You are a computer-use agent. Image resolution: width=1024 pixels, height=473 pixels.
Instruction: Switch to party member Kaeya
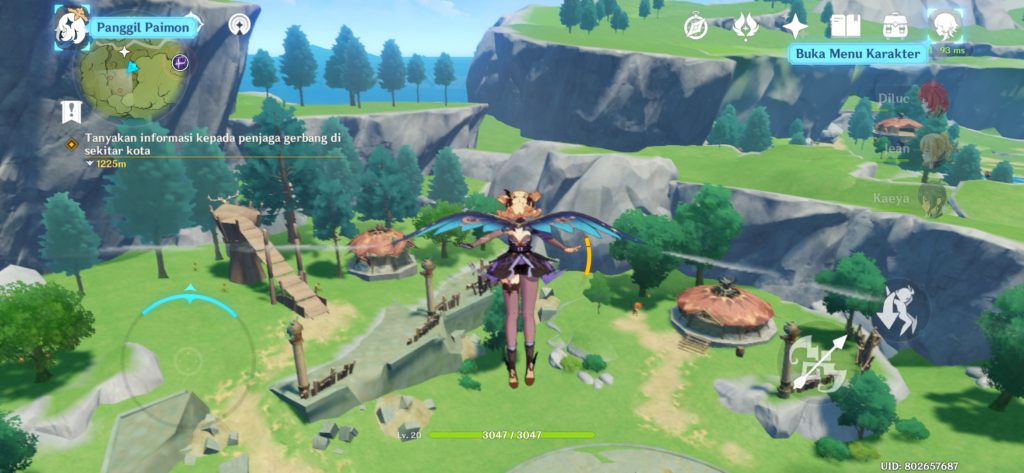point(932,199)
